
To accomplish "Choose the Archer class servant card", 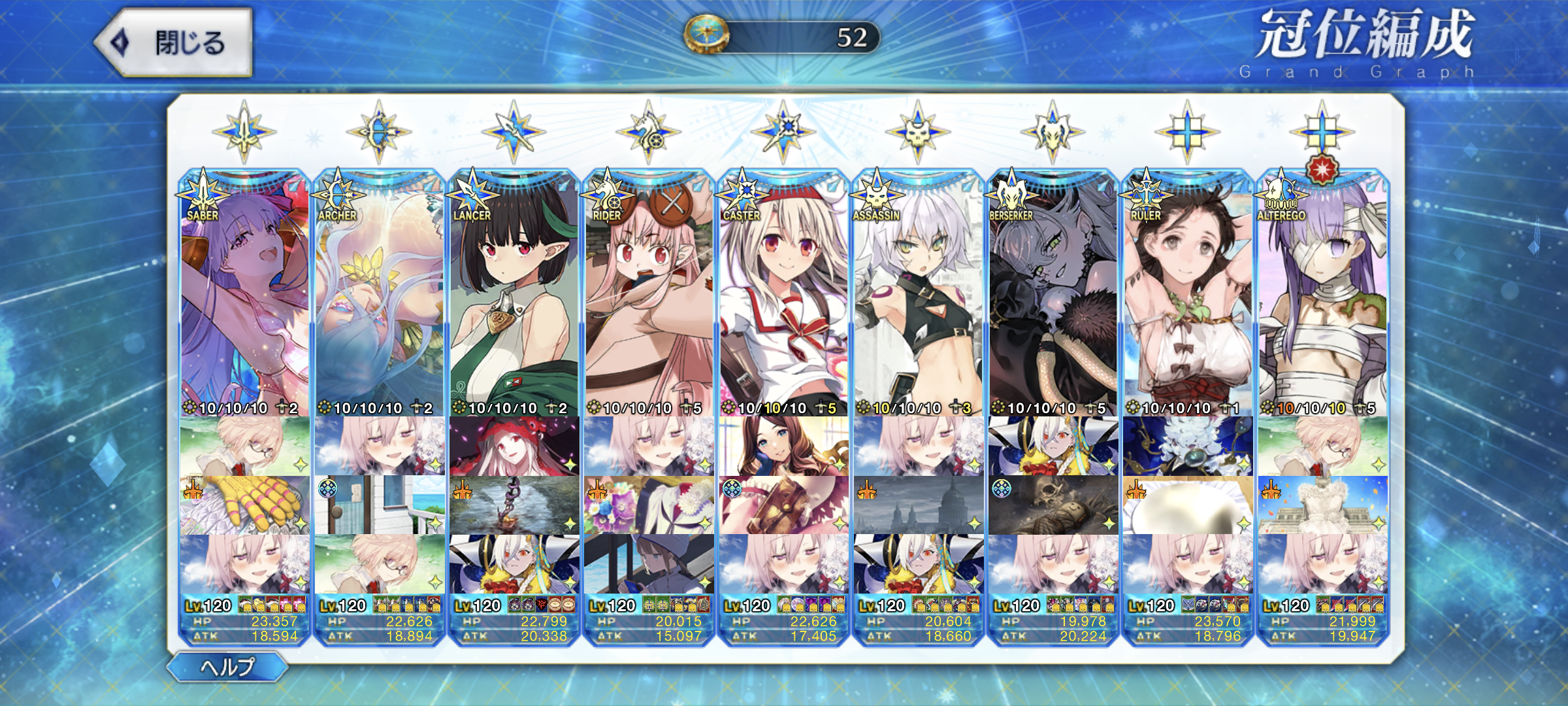I will [x=379, y=294].
